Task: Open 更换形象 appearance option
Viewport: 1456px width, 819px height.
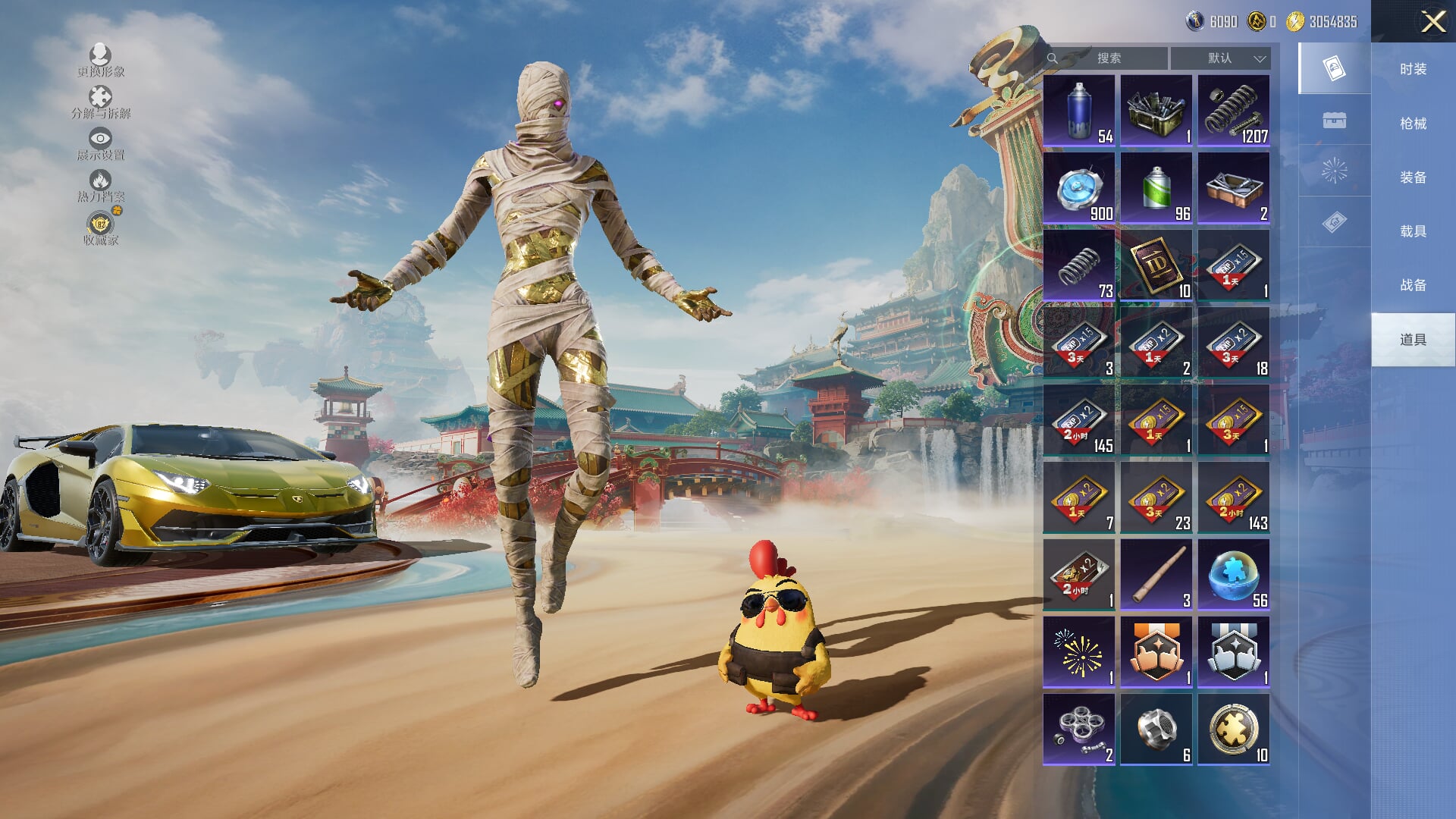Action: [x=100, y=60]
